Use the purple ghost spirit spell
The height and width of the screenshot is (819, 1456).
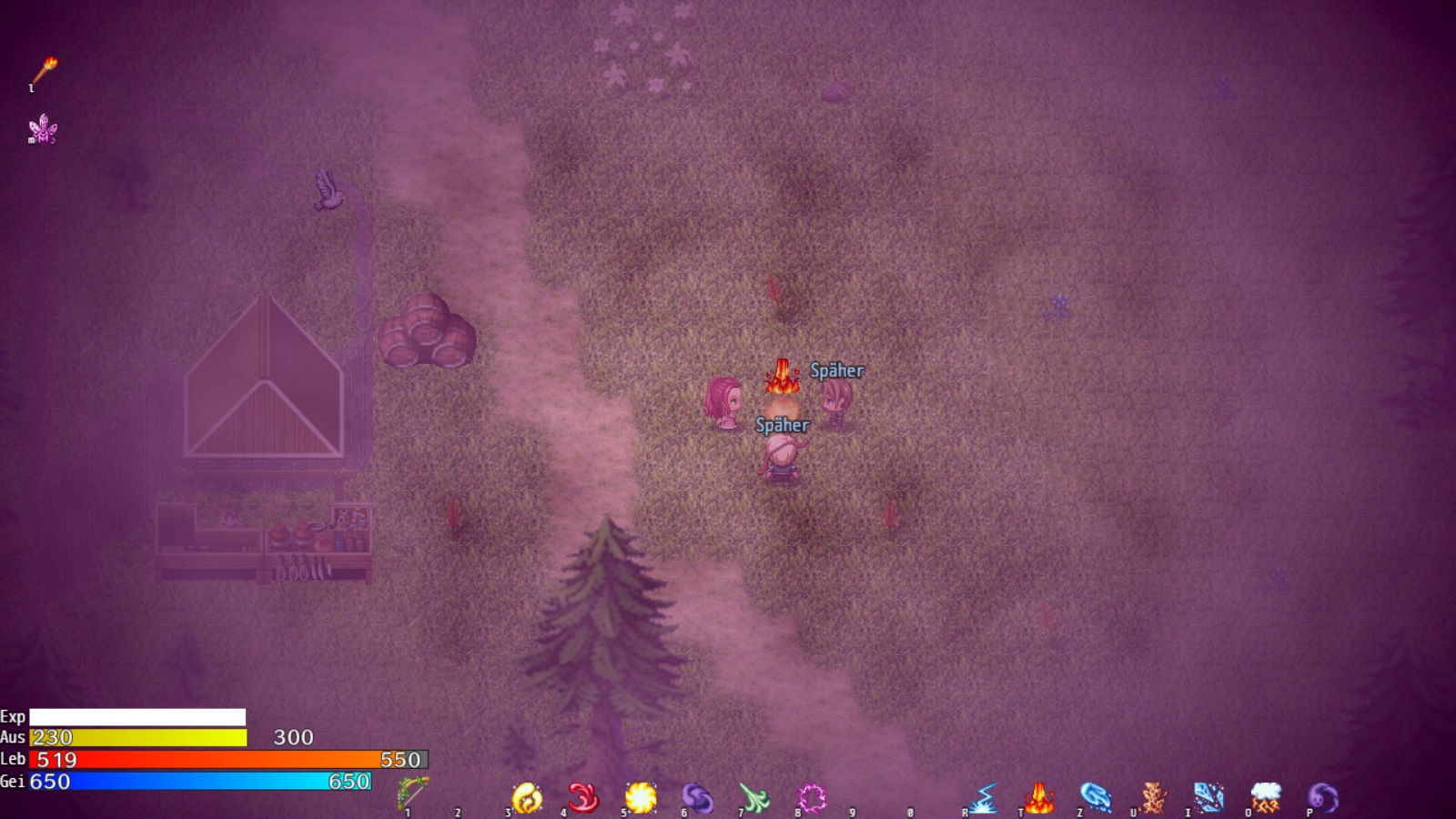1323,798
